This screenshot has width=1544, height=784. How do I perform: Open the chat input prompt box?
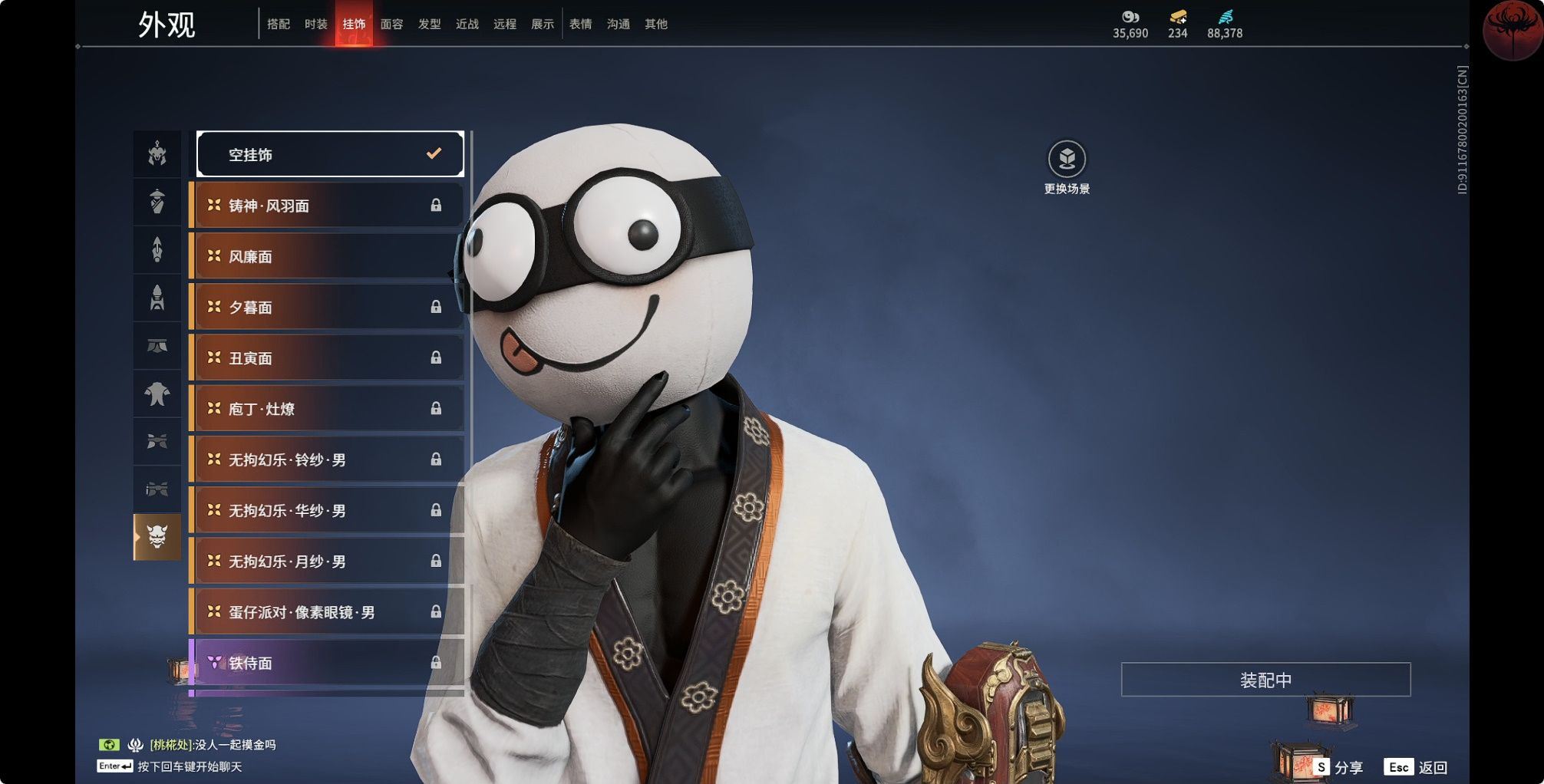(x=188, y=766)
